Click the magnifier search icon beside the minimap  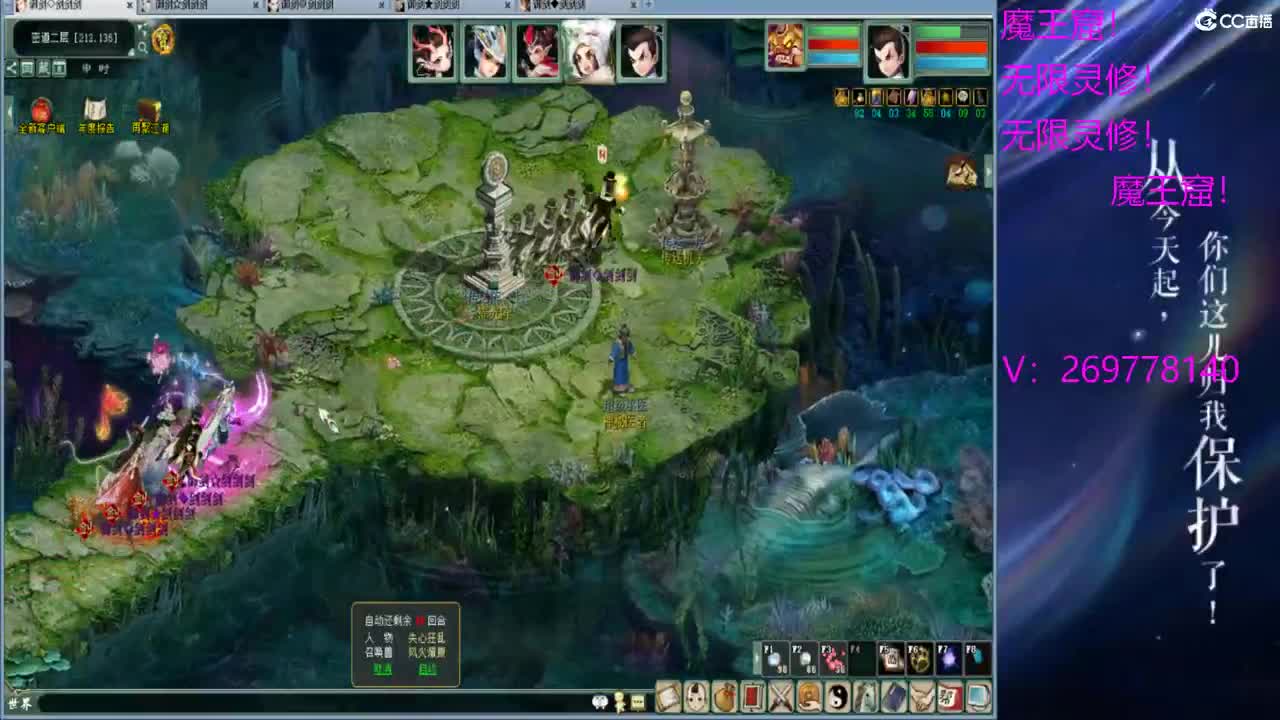click(144, 45)
